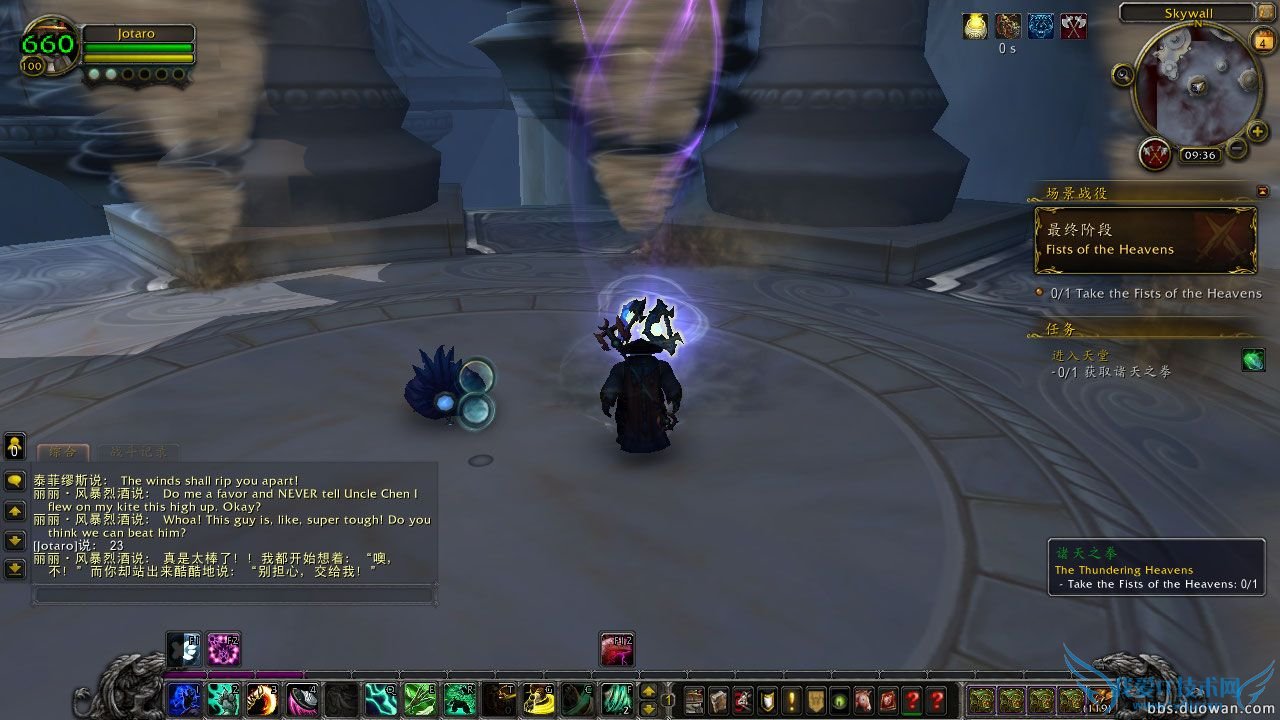
Task: Toggle the clock display showing 09:36
Action: (x=1199, y=155)
